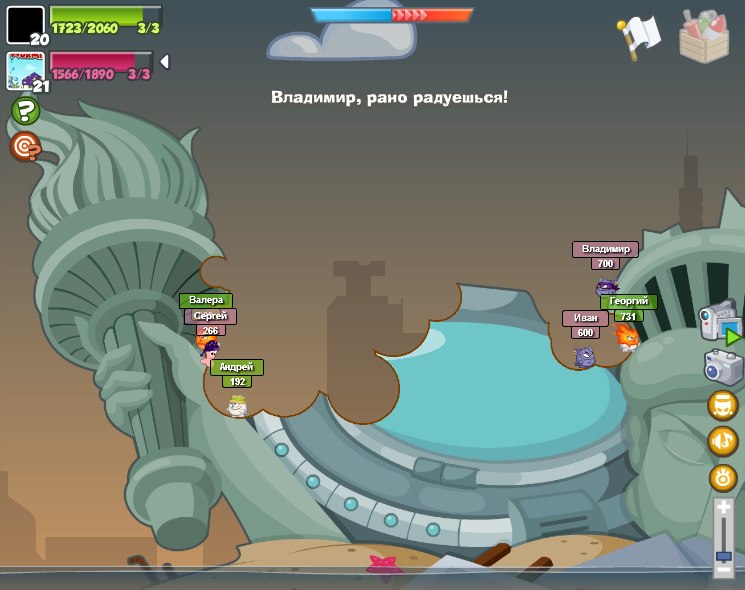Viewport: 745px width, 590px height.
Task: Click the video camera replay button
Action: pyautogui.click(x=718, y=321)
